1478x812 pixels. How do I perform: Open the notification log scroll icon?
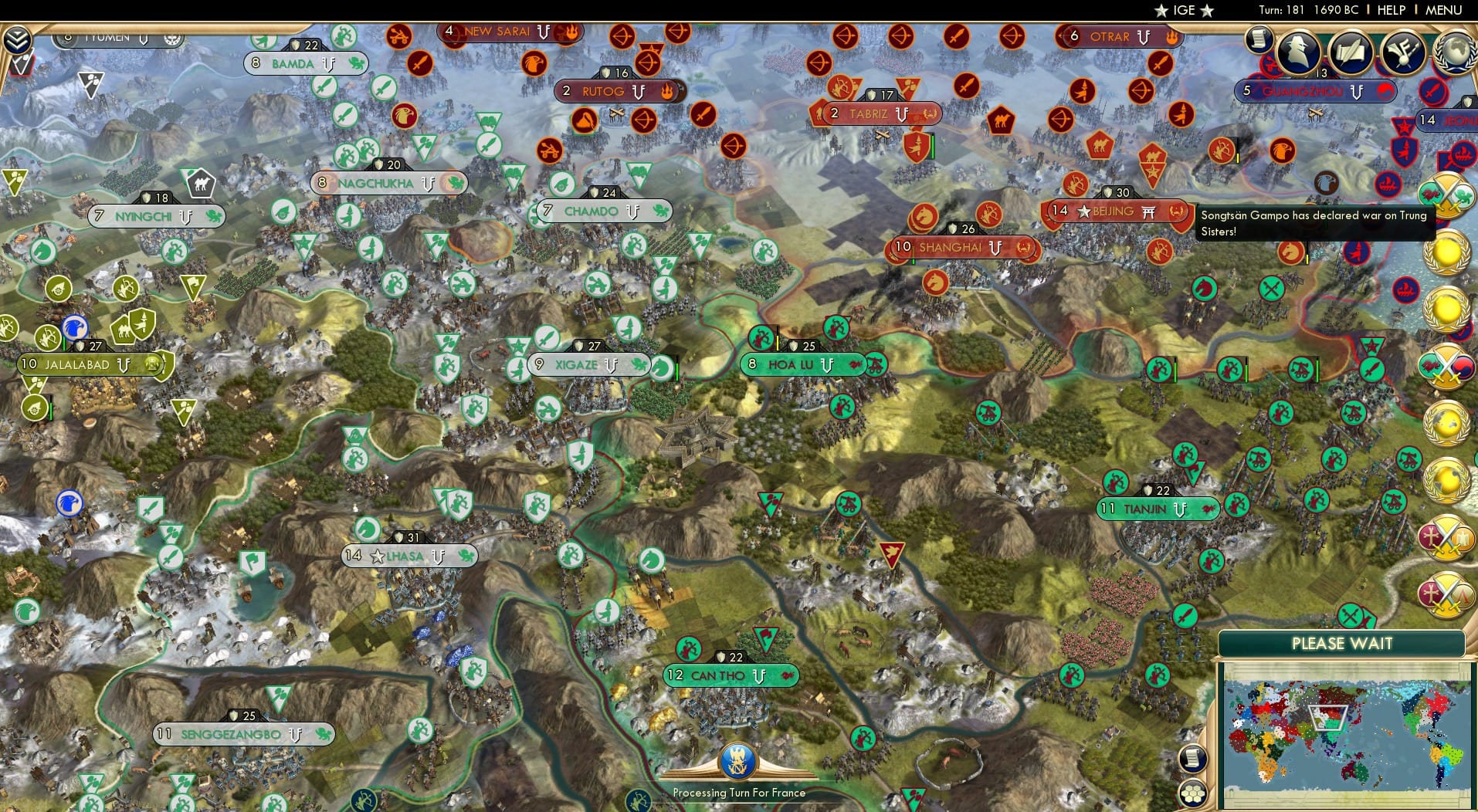(1259, 40)
